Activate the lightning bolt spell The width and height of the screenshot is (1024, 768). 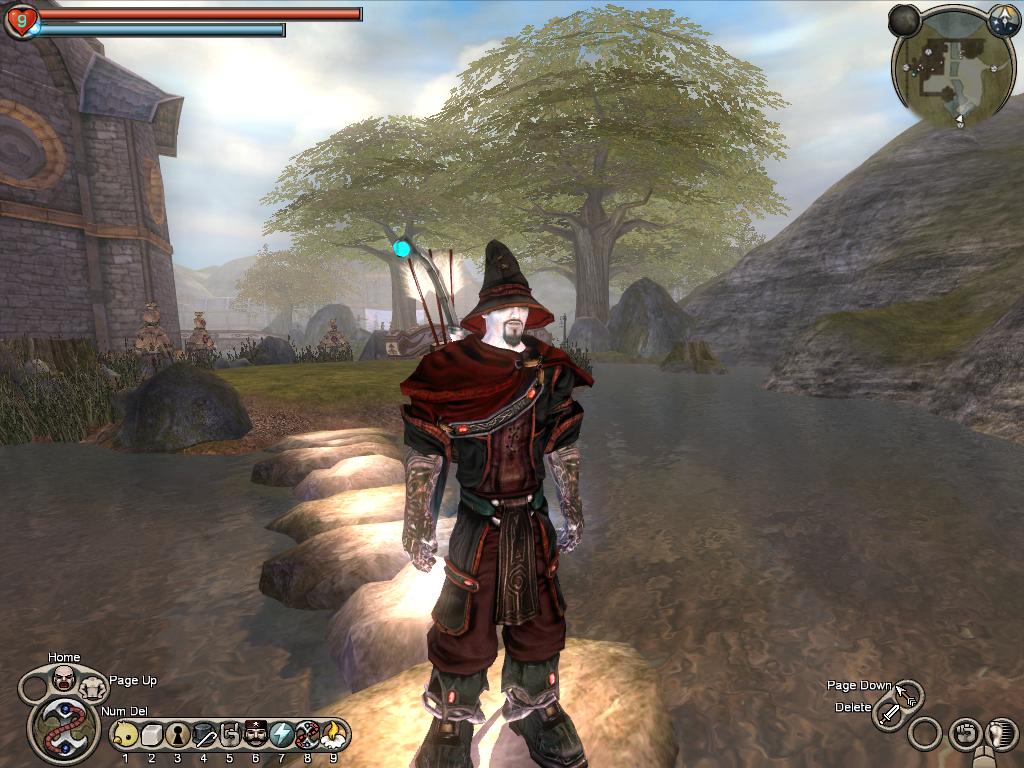281,736
